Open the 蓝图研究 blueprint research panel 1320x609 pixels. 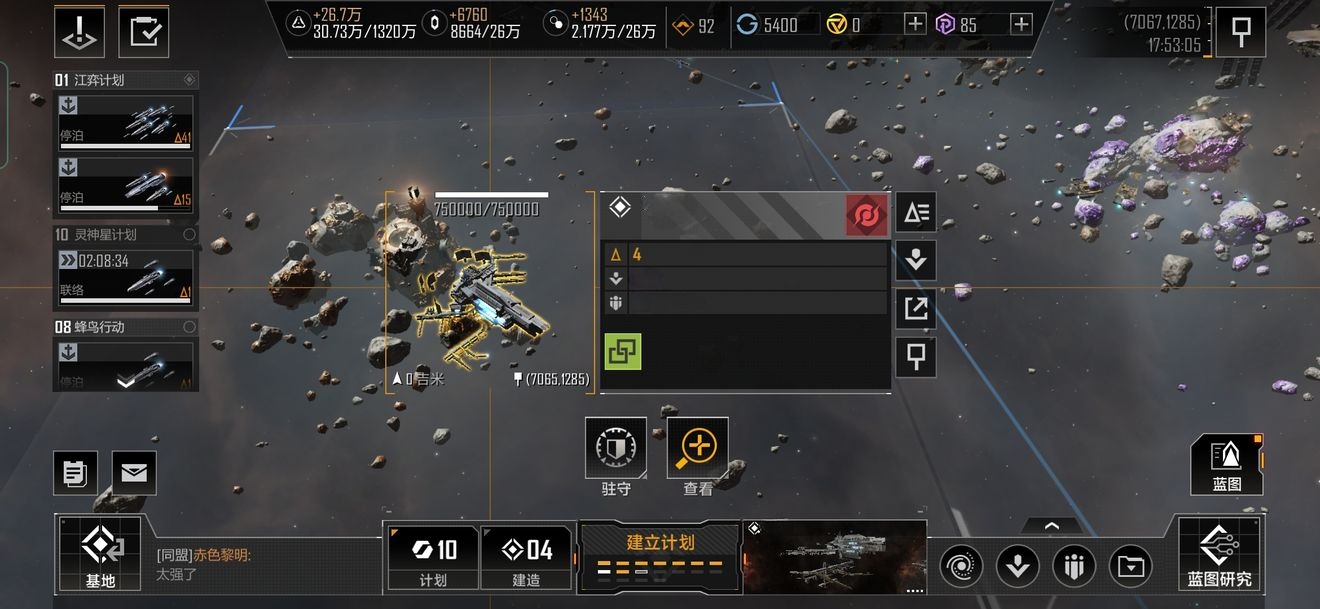(1219, 553)
